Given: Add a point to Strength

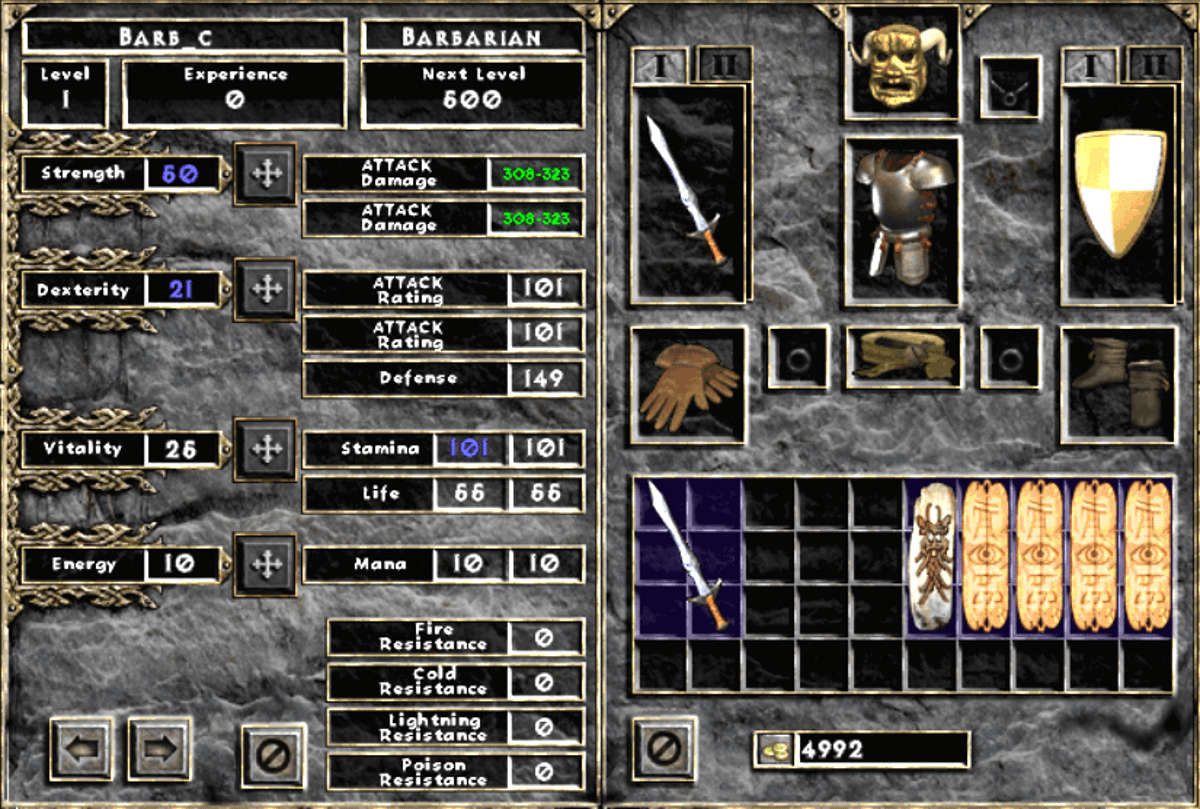Looking at the screenshot, I should [x=265, y=174].
